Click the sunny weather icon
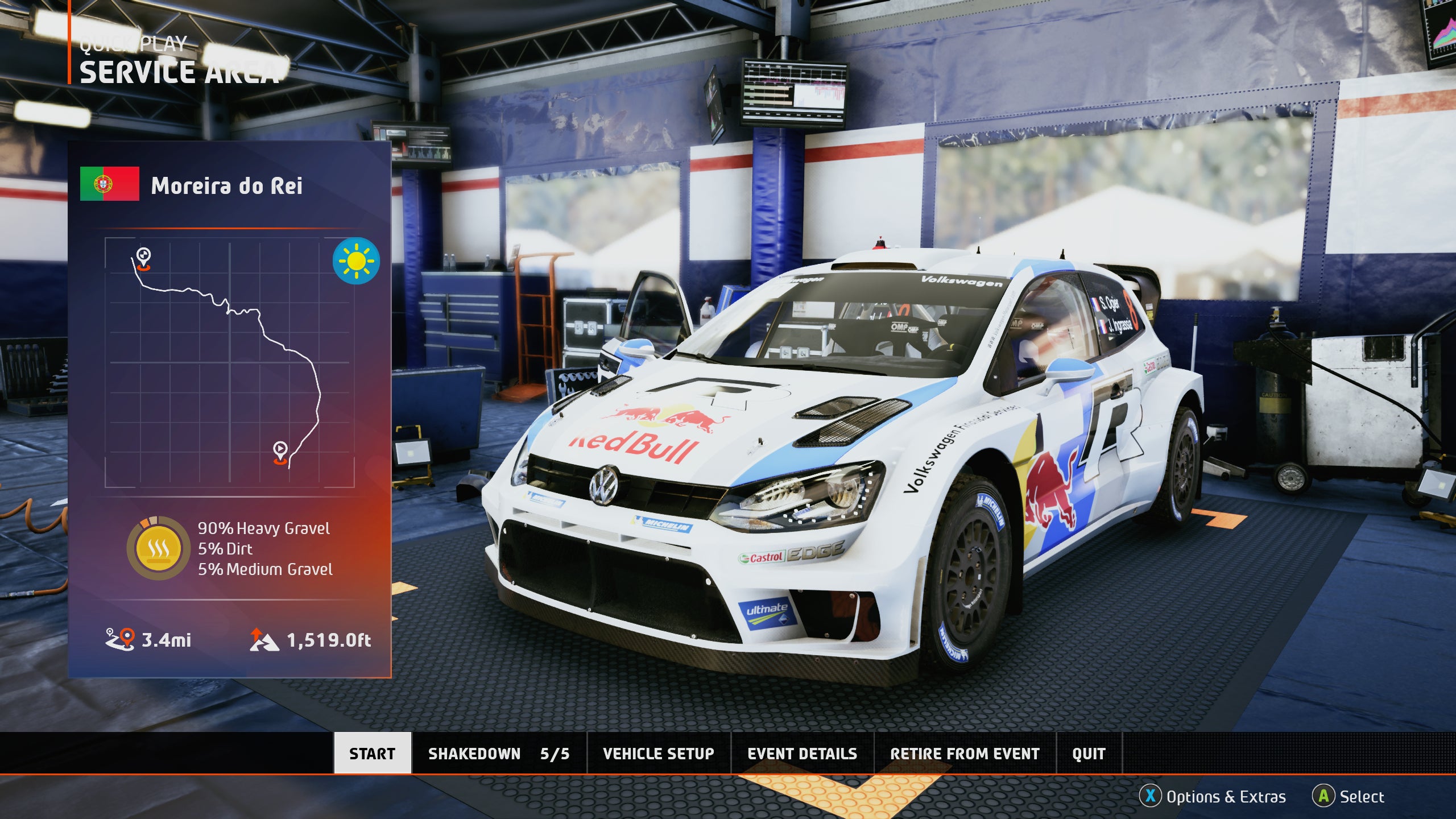The height and width of the screenshot is (819, 1456). [x=356, y=261]
